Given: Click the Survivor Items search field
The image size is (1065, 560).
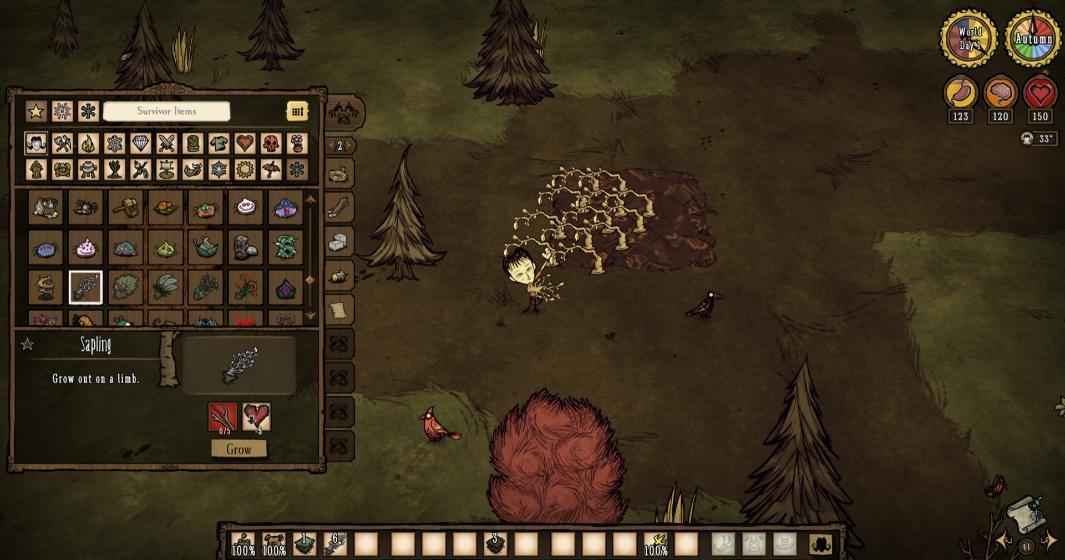Looking at the screenshot, I should 167,111.
